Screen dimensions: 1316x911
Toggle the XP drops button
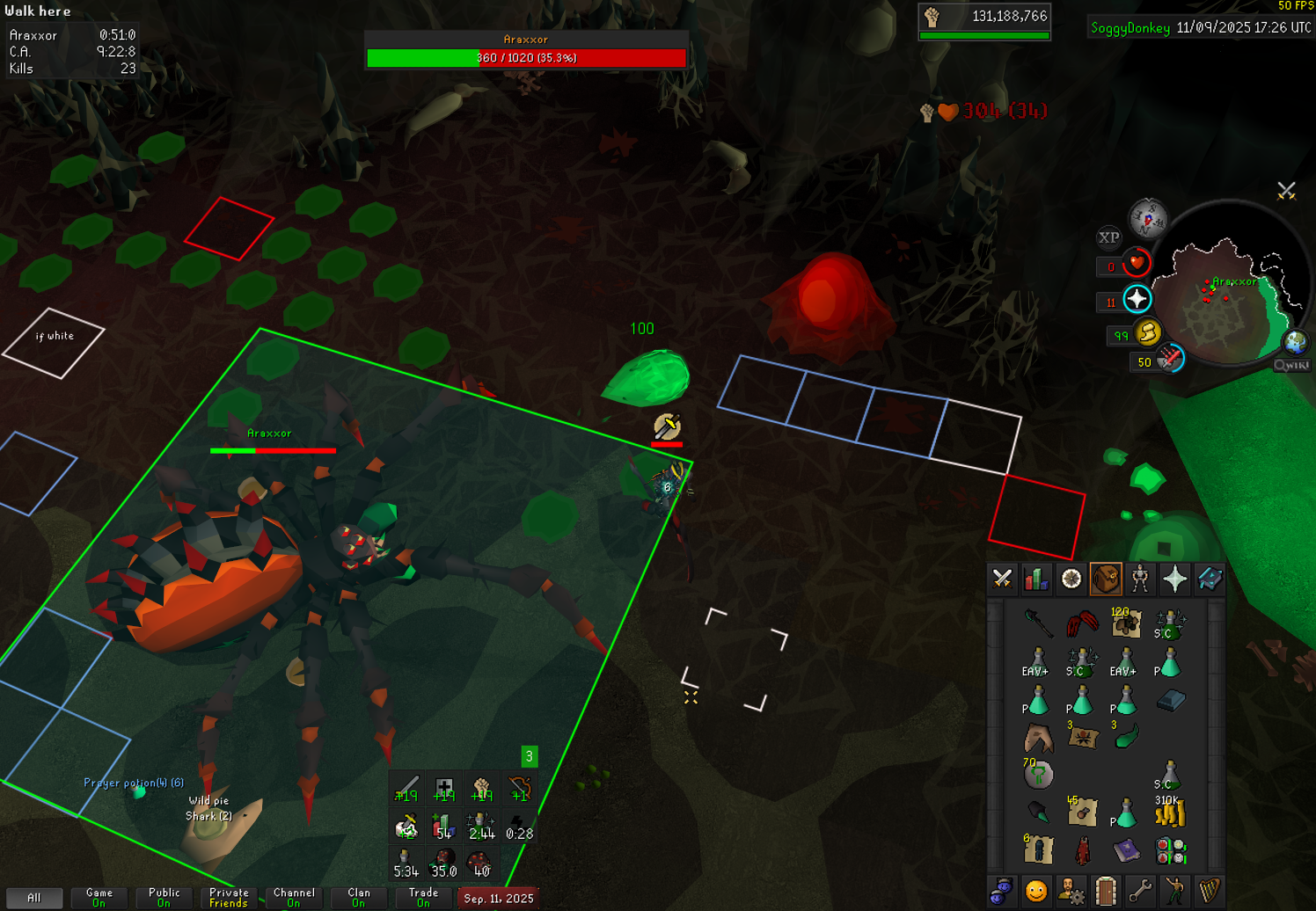coord(1109,237)
